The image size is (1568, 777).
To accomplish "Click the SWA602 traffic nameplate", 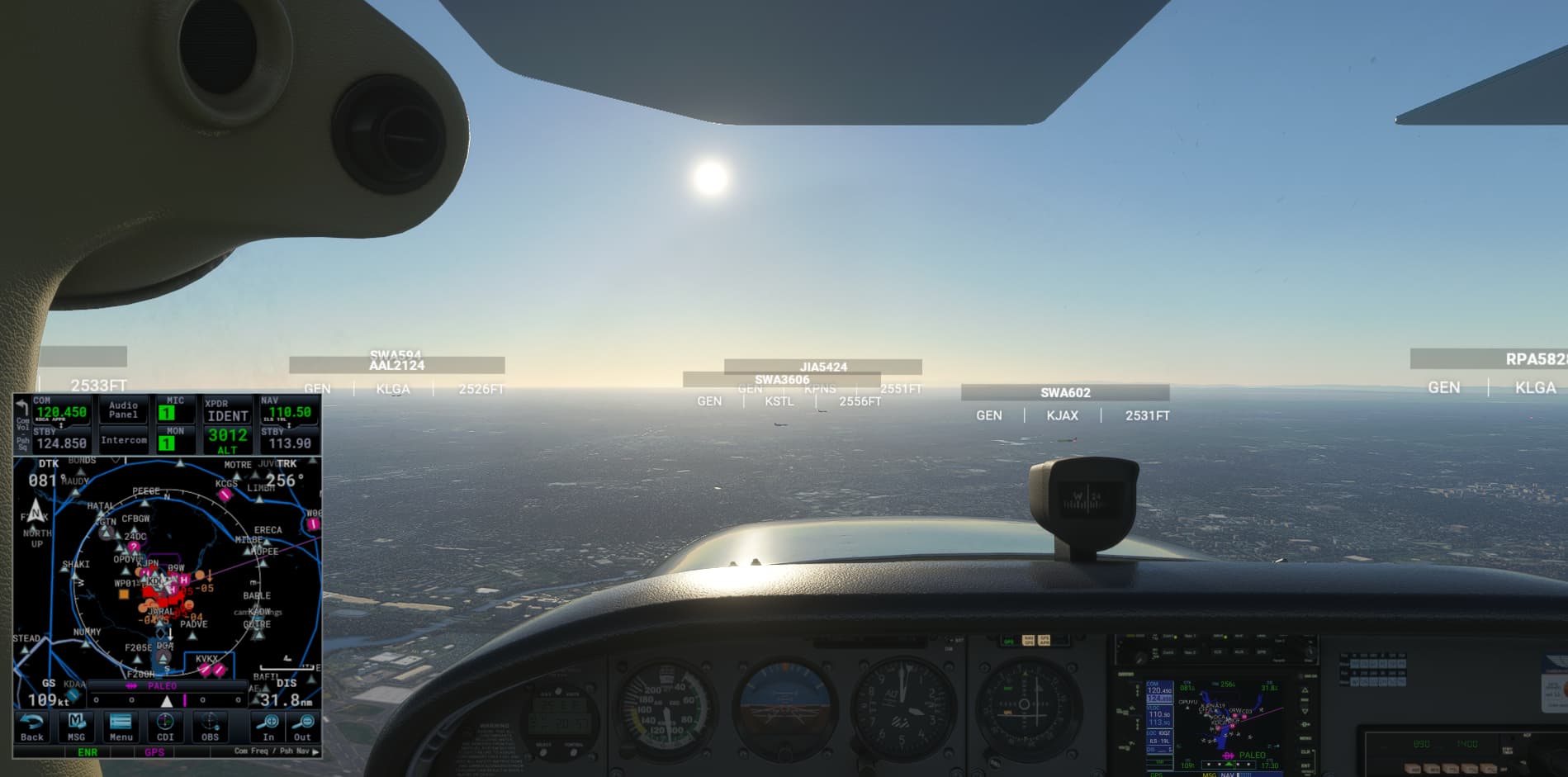I will (1066, 393).
